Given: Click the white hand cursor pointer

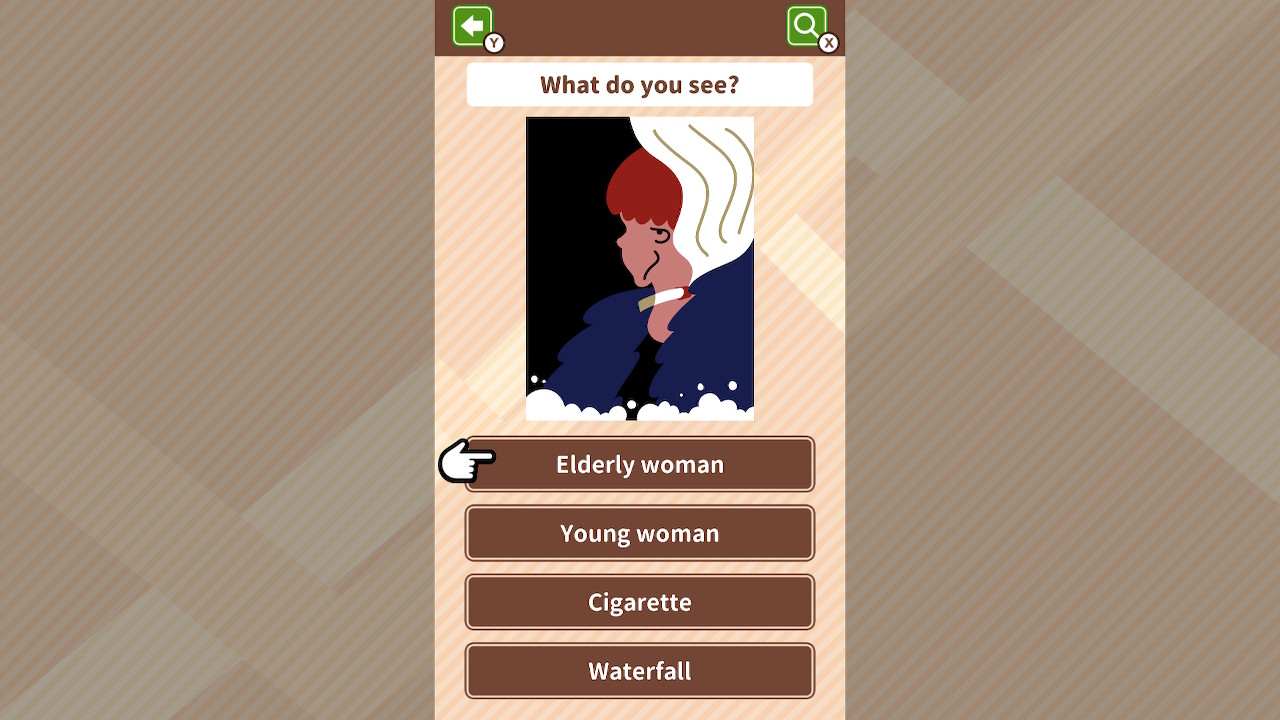Looking at the screenshot, I should pyautogui.click(x=465, y=463).
